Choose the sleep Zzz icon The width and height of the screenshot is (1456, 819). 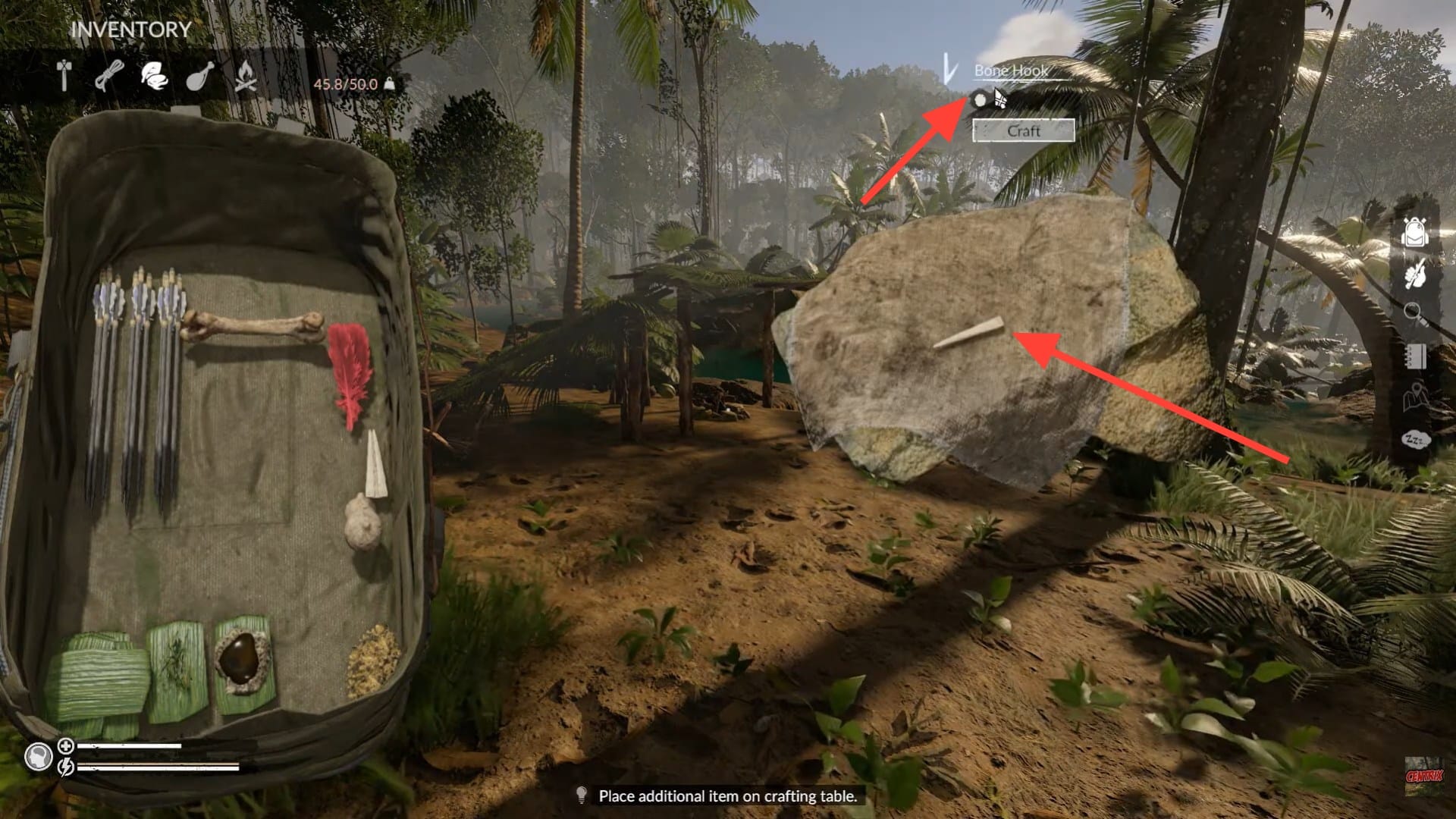[x=1414, y=440]
